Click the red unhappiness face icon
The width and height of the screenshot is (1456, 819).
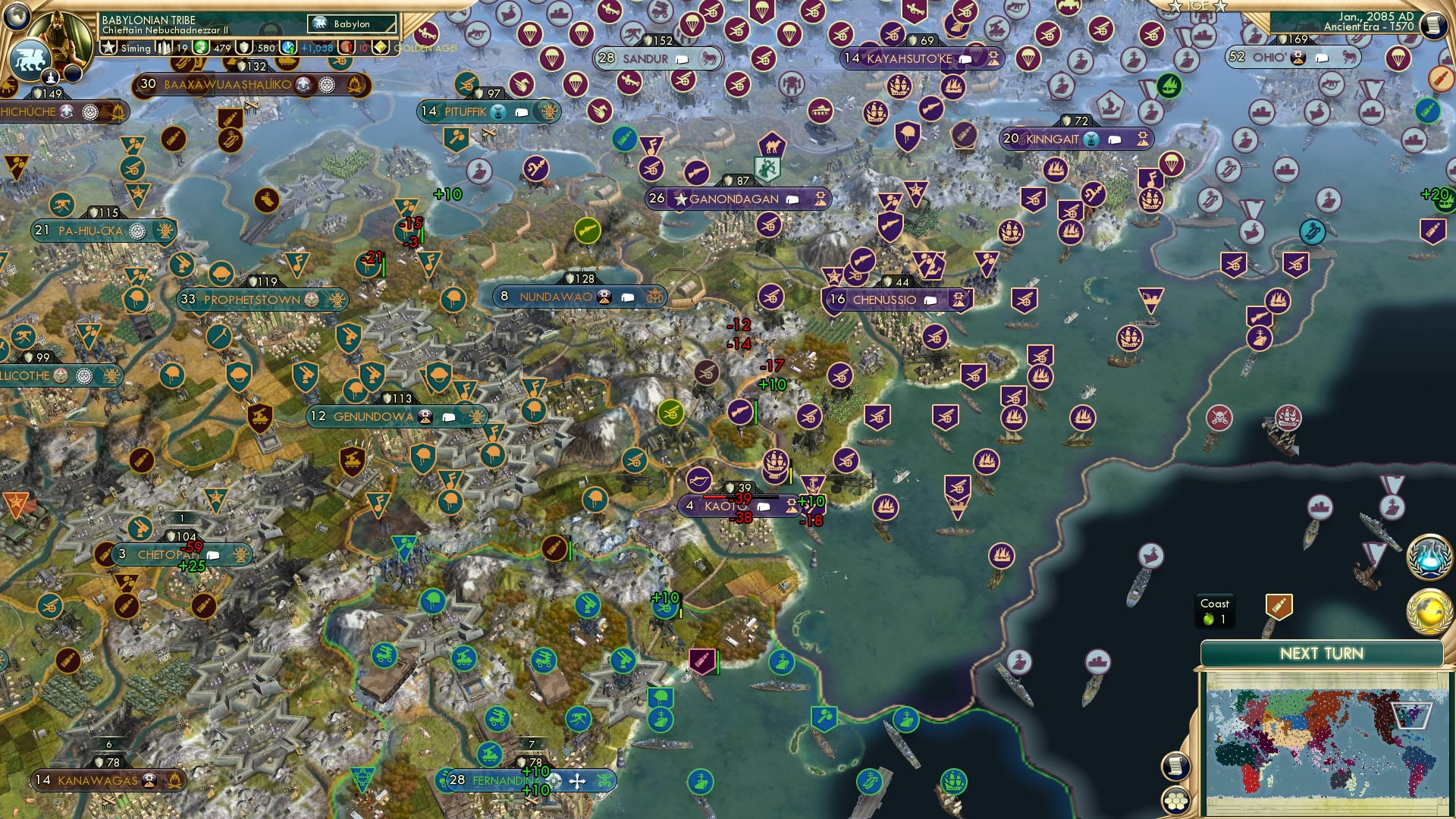pos(347,47)
